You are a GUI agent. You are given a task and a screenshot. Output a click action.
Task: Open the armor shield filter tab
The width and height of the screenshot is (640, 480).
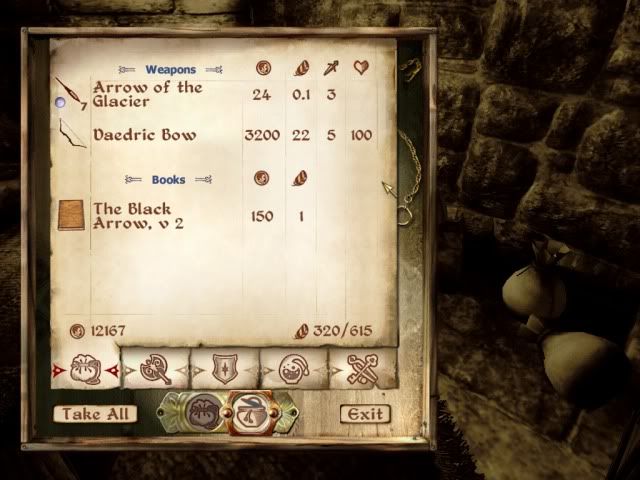tap(224, 371)
